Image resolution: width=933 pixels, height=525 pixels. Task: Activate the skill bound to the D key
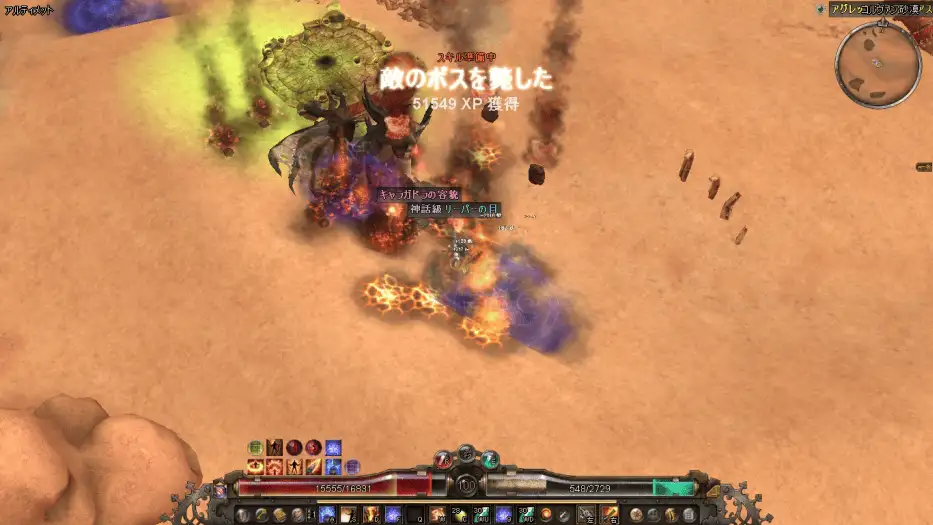coord(371,514)
